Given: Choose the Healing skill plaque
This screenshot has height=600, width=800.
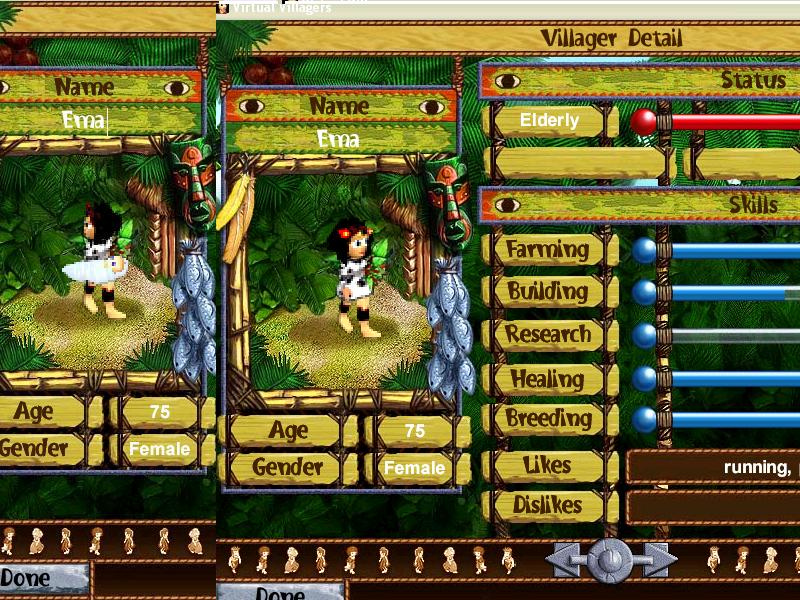Looking at the screenshot, I should (547, 379).
